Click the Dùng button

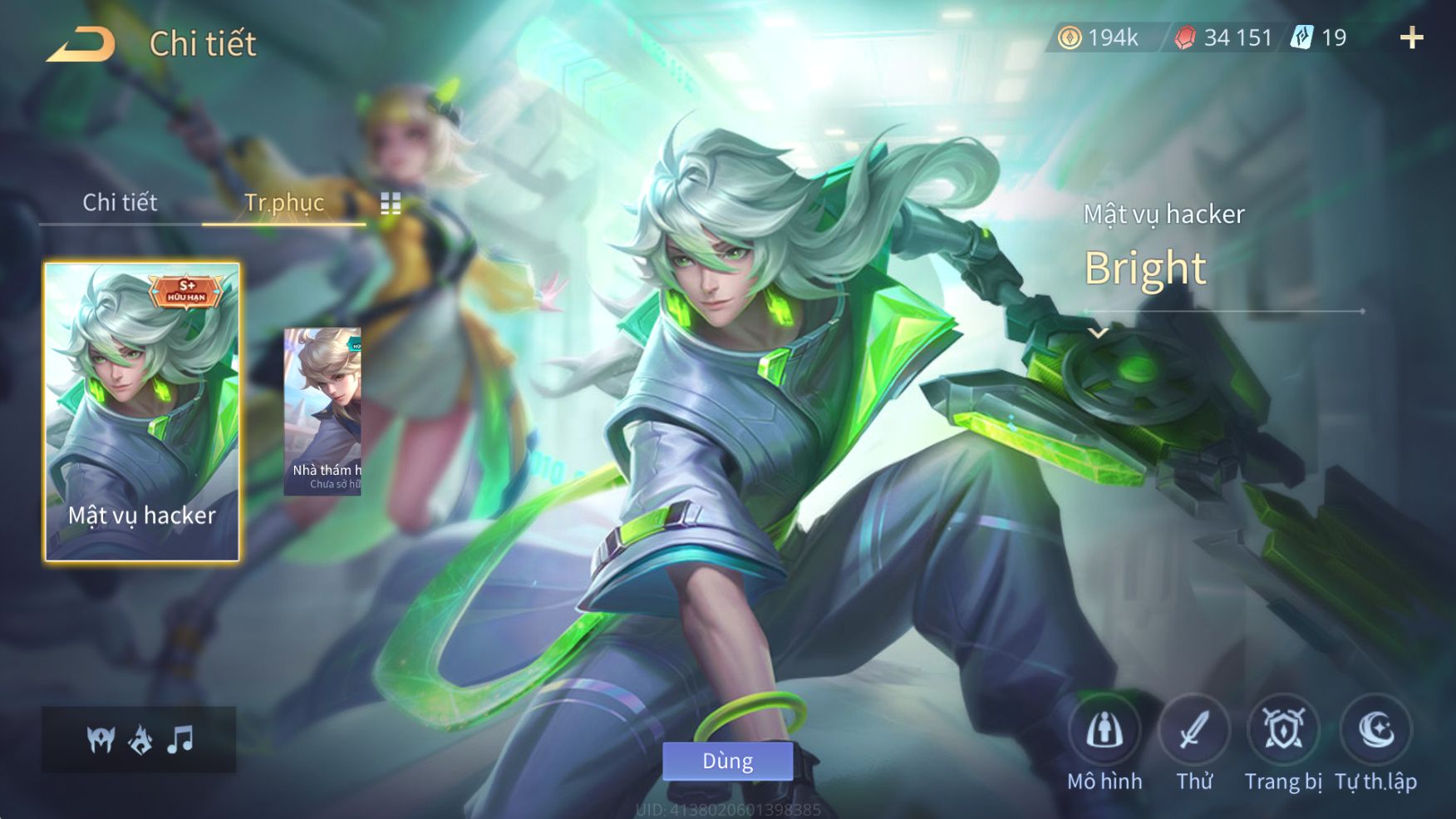point(727,761)
